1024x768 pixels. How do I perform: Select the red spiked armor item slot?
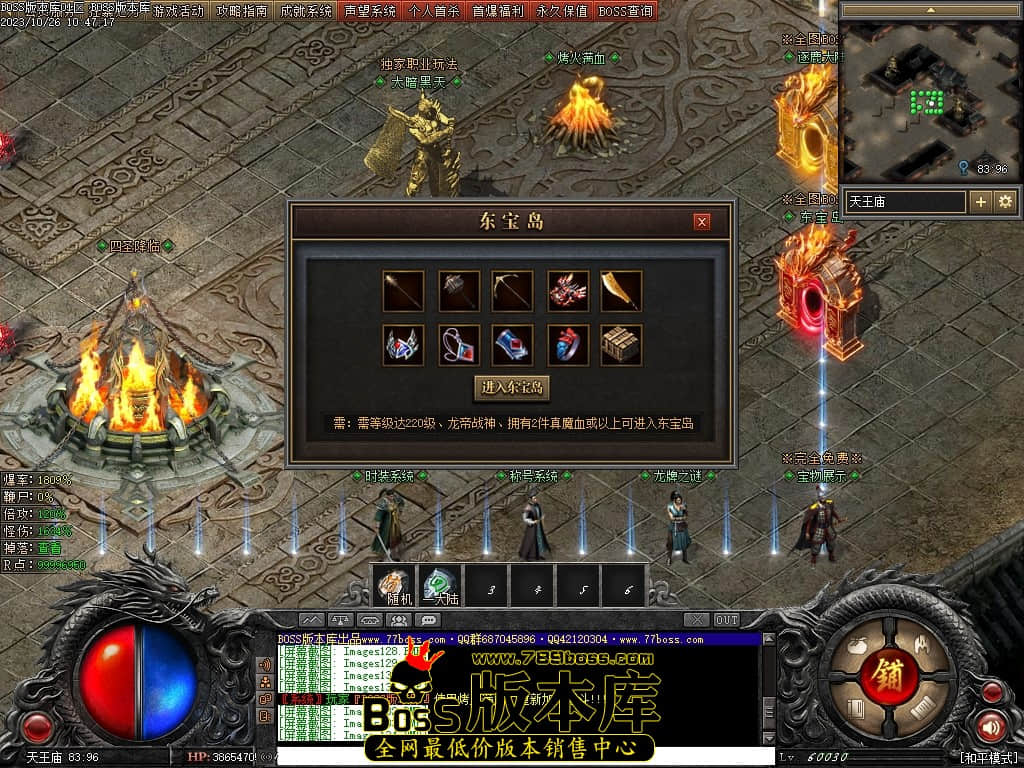[567, 291]
